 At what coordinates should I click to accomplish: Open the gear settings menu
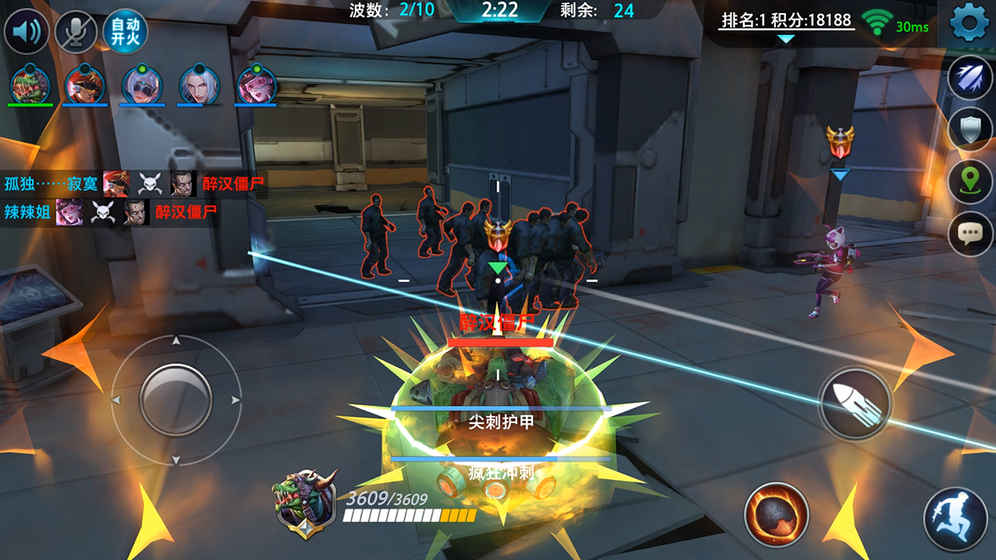(x=968, y=23)
